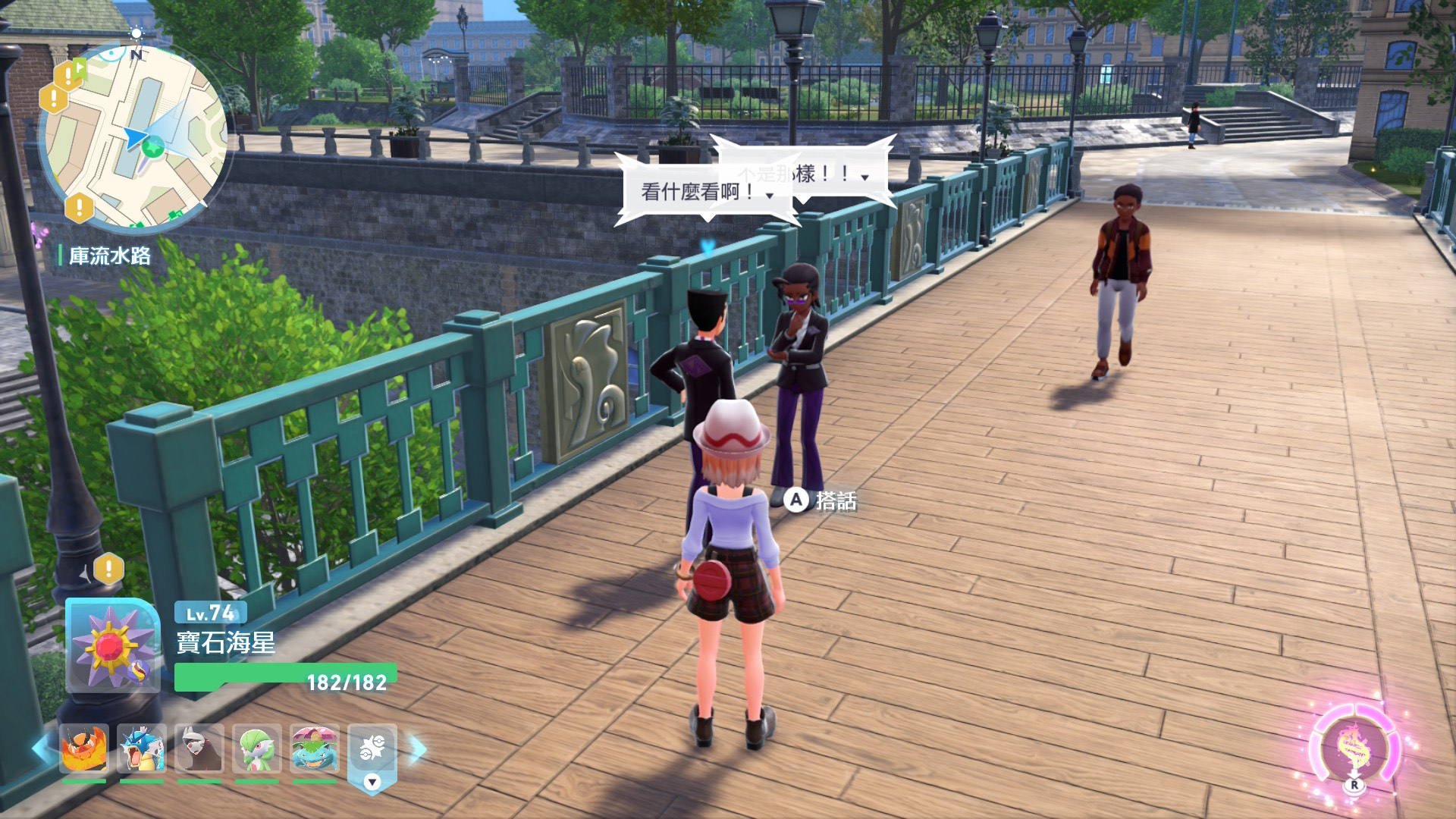The image size is (1456, 819).
Task: Click the green star marker on minimap
Action: [153, 147]
